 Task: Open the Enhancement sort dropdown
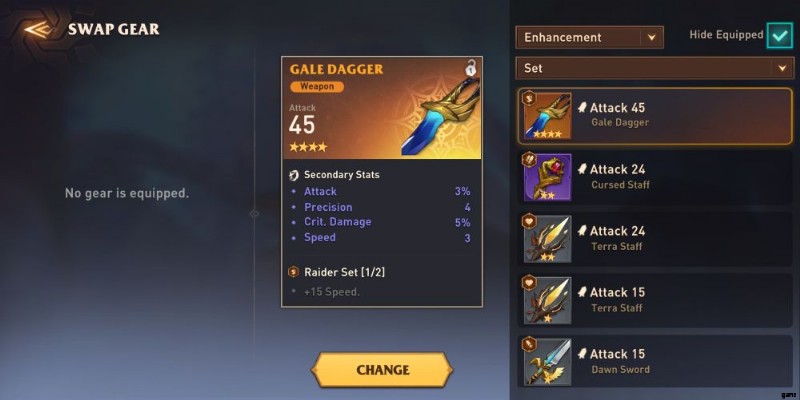click(x=589, y=37)
